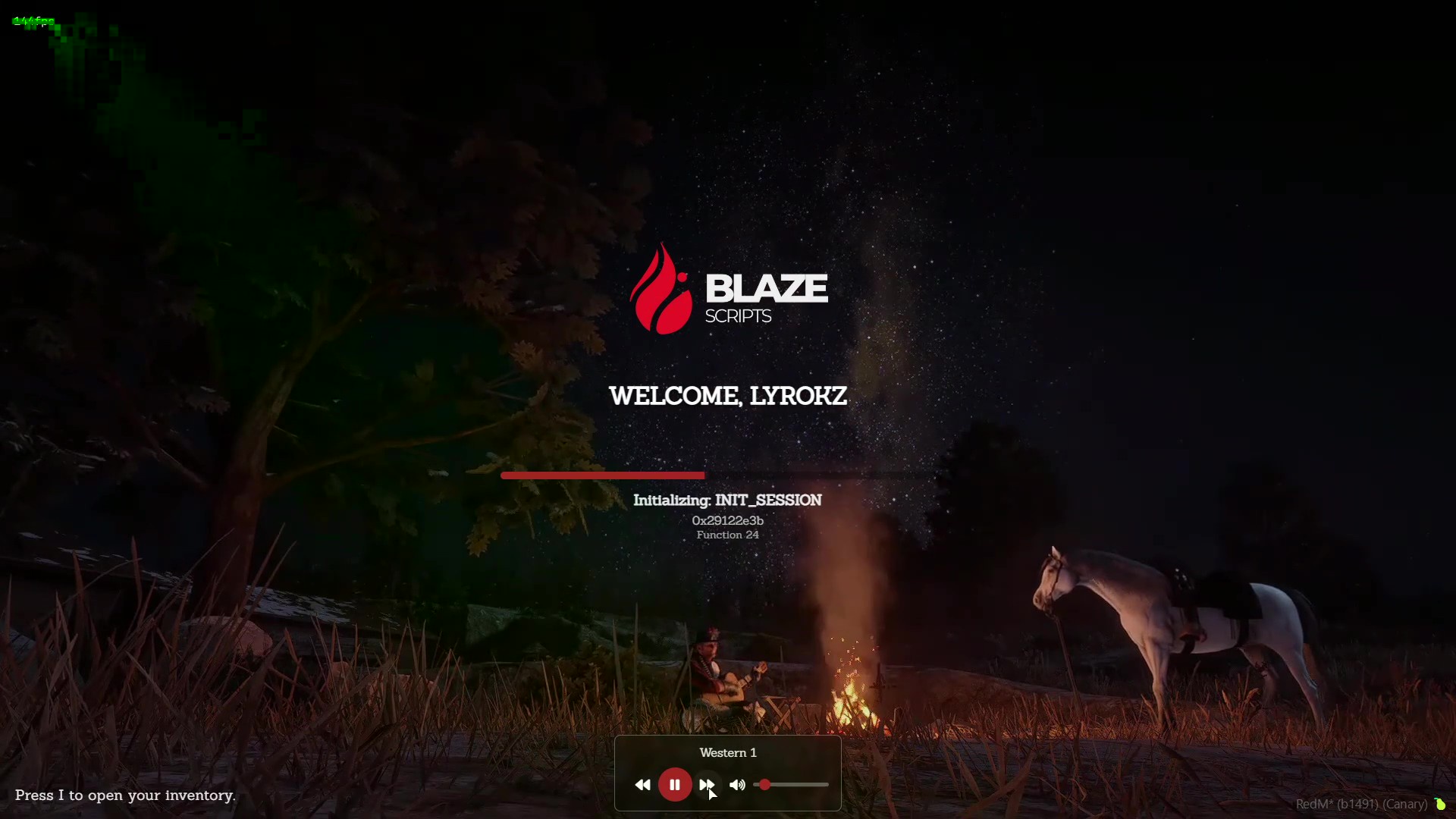Skip to the next music track
This screenshot has width=1456, height=819.
706,785
